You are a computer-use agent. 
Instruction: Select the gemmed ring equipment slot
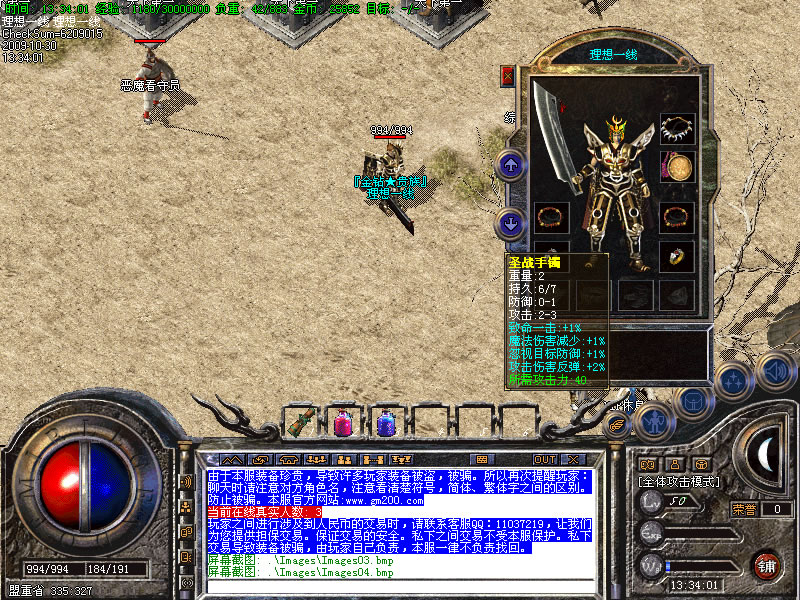[x=677, y=253]
